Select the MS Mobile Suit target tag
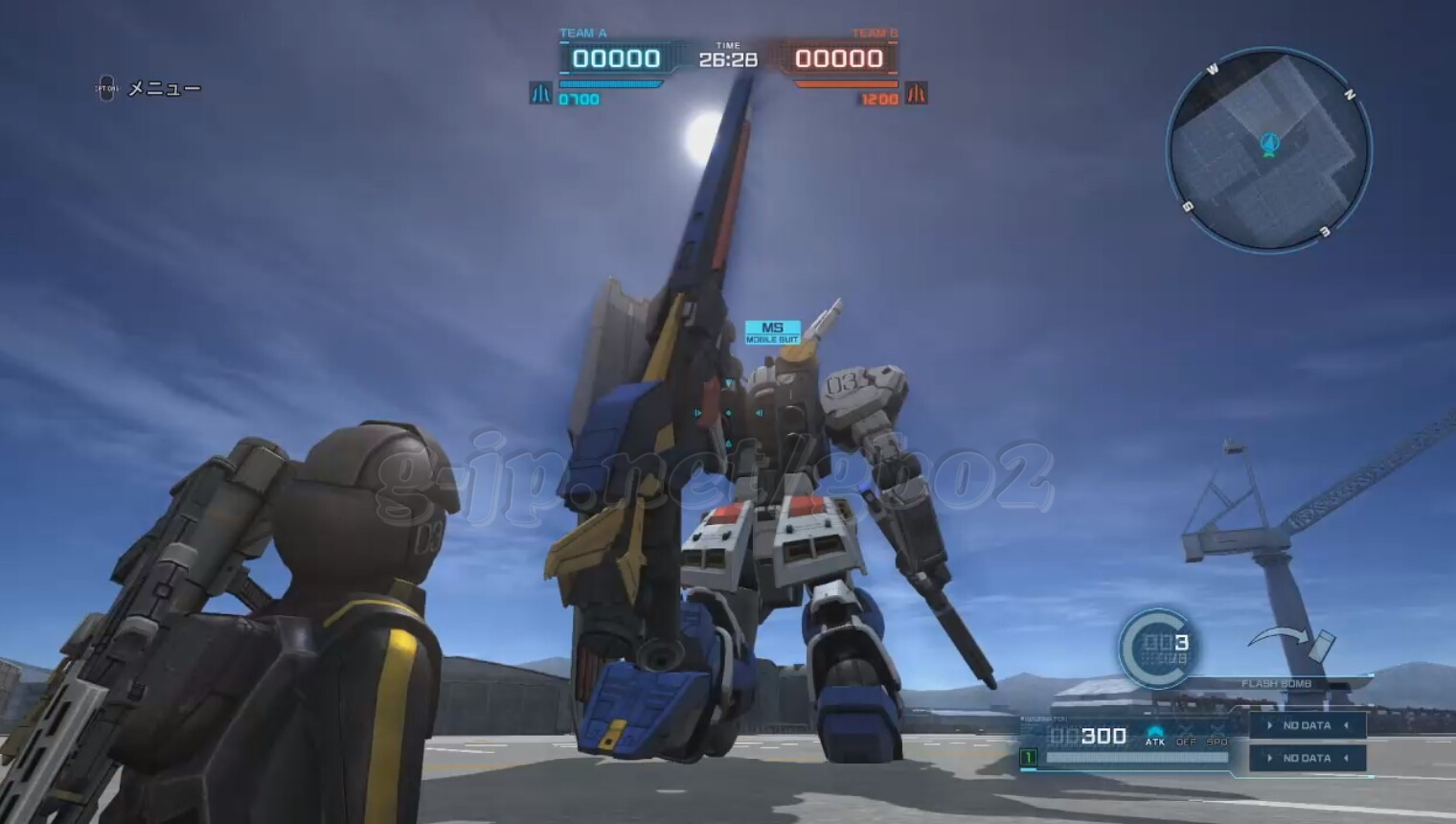 [772, 332]
